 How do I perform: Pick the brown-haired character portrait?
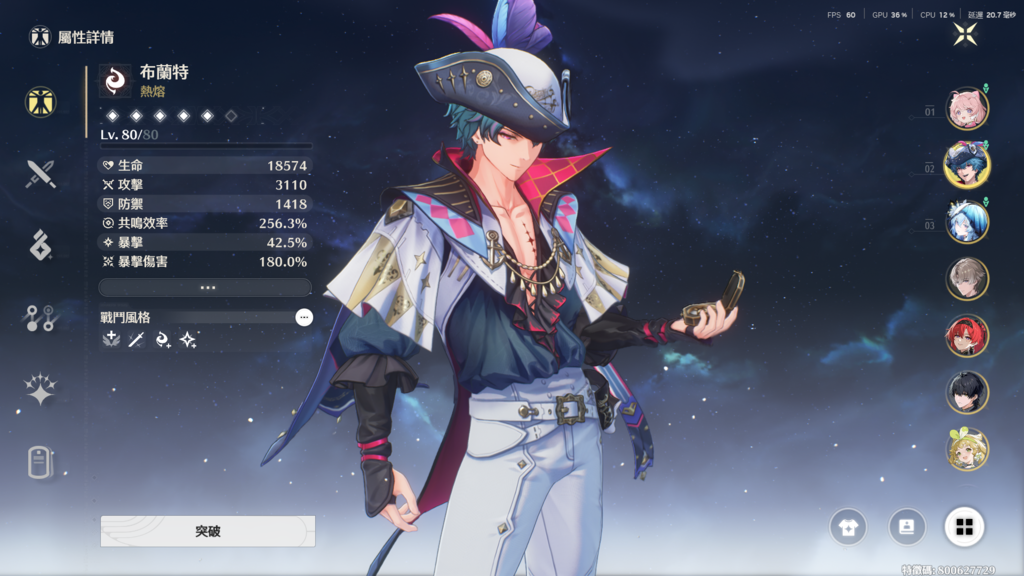(967, 279)
